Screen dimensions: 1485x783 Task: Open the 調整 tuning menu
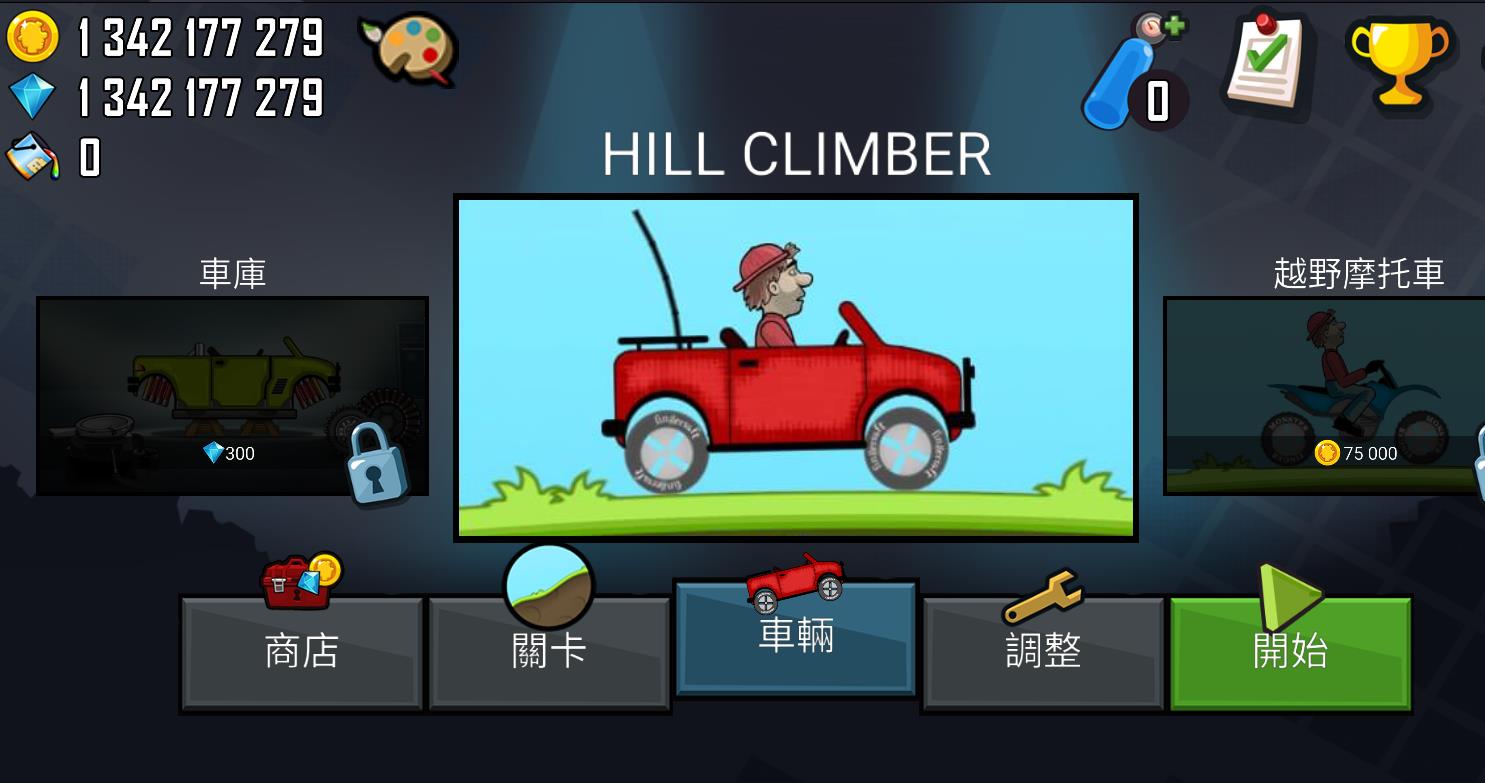tap(1043, 651)
